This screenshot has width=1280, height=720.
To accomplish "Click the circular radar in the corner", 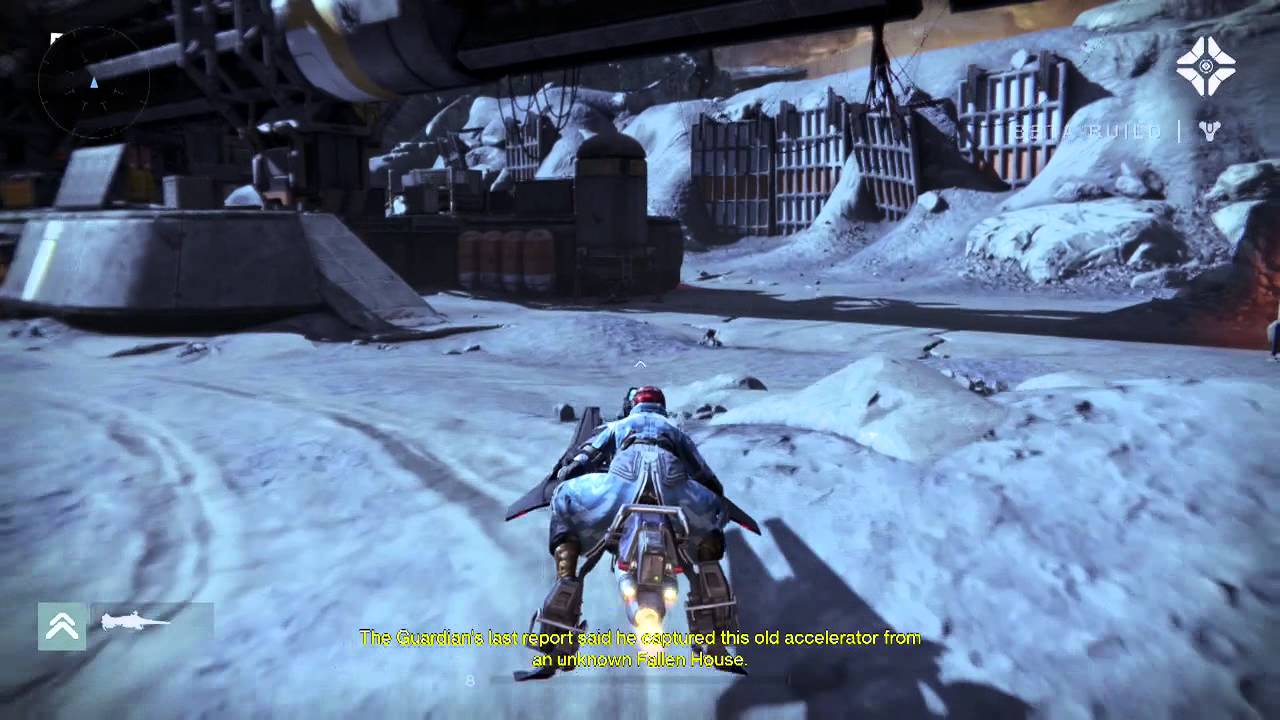I will coord(93,82).
